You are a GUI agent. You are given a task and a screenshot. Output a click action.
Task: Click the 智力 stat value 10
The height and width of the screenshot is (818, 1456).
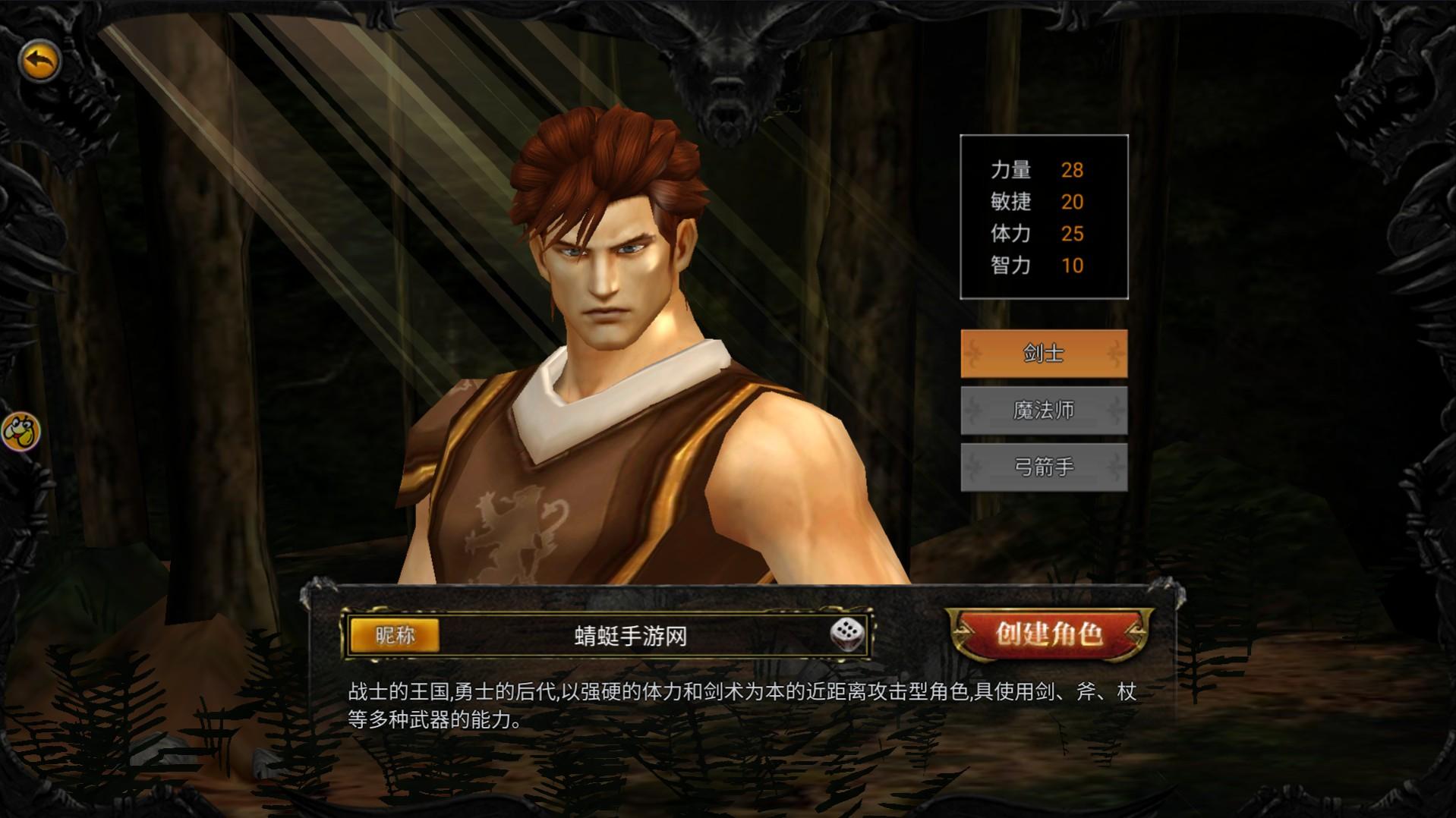(1073, 266)
